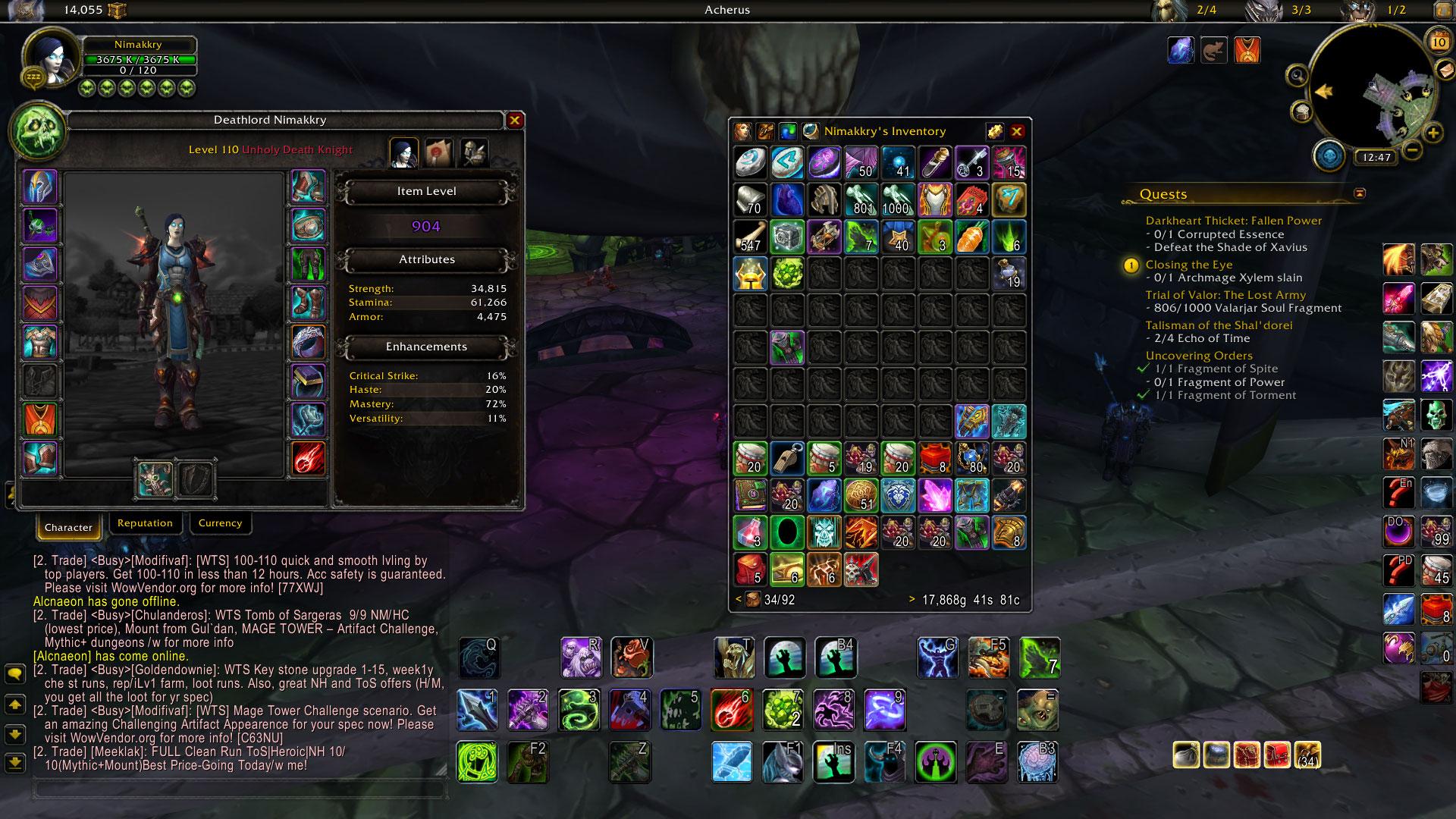
Task: Click the chat input box
Action: pos(238,789)
